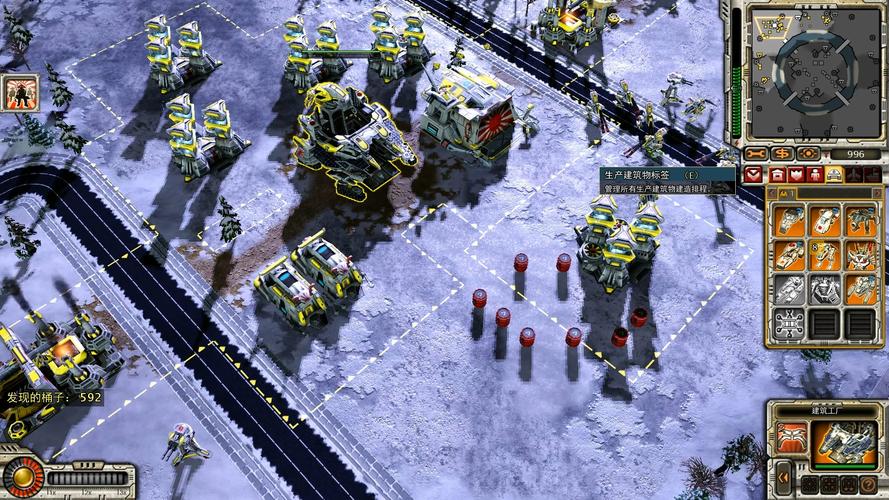This screenshot has width=889, height=500.
Task: Select the defensive structures shield tab
Action: tap(797, 174)
